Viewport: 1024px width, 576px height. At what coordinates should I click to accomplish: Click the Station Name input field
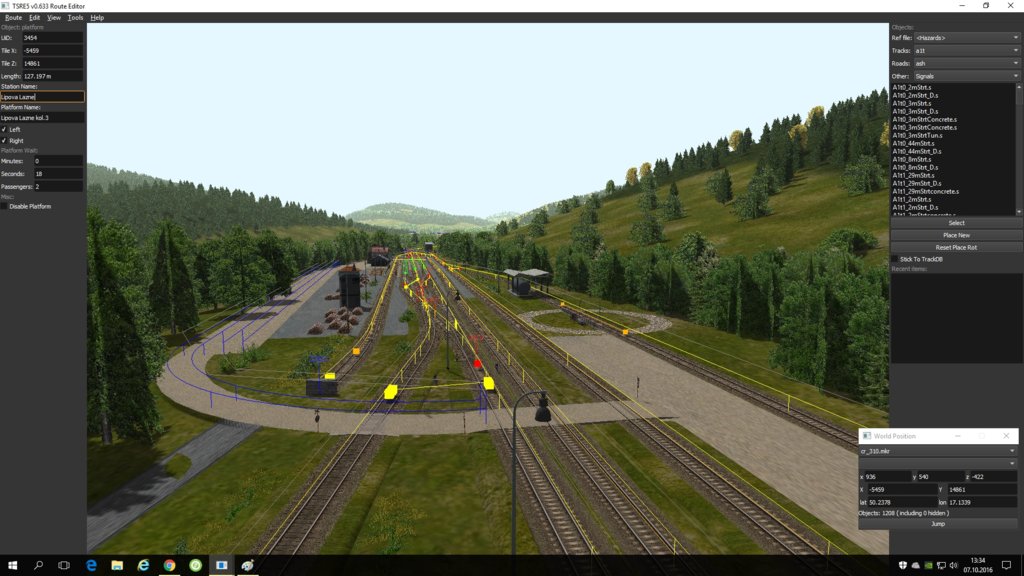(42, 97)
